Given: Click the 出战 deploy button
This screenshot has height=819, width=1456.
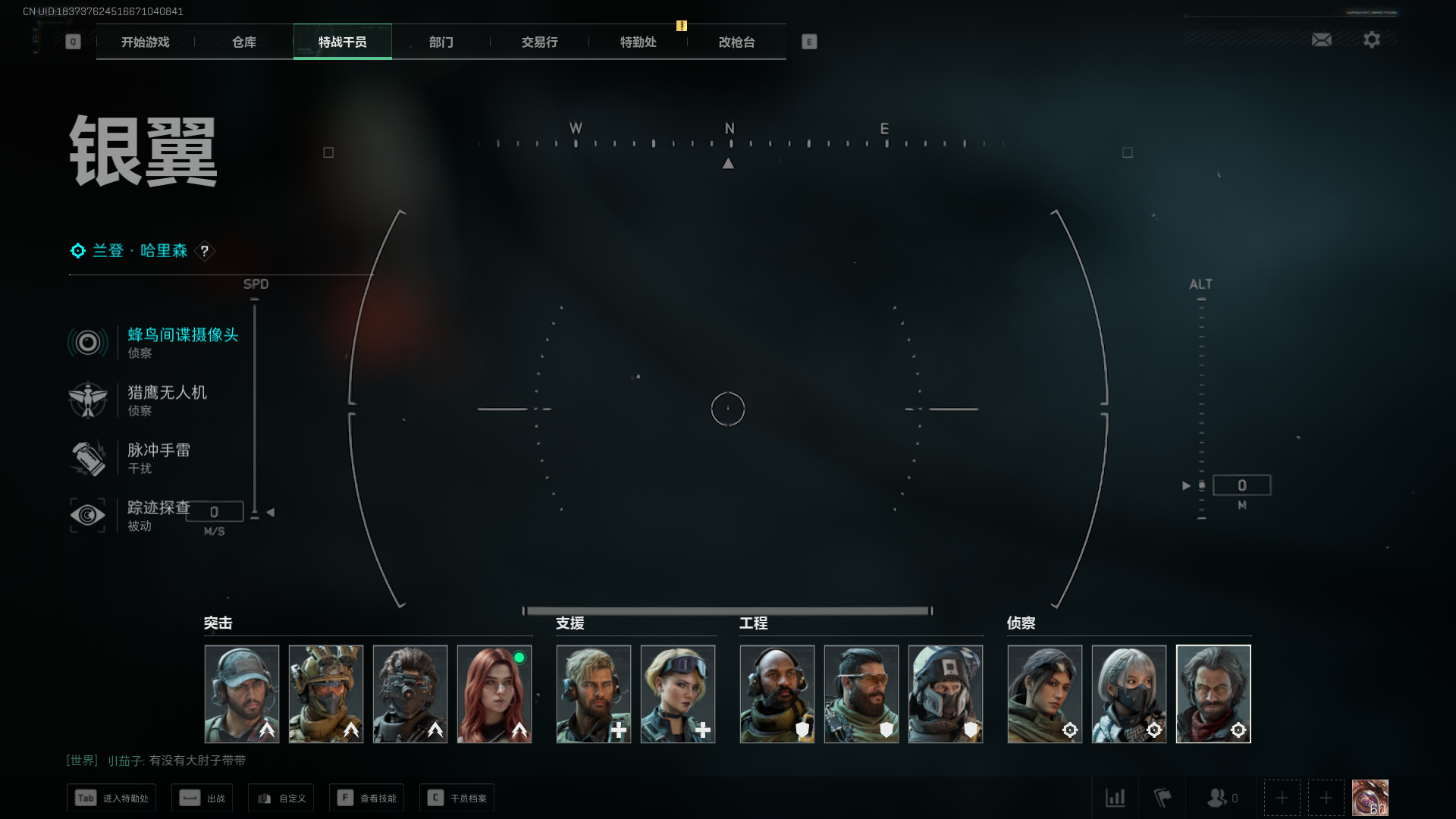Looking at the screenshot, I should point(202,798).
